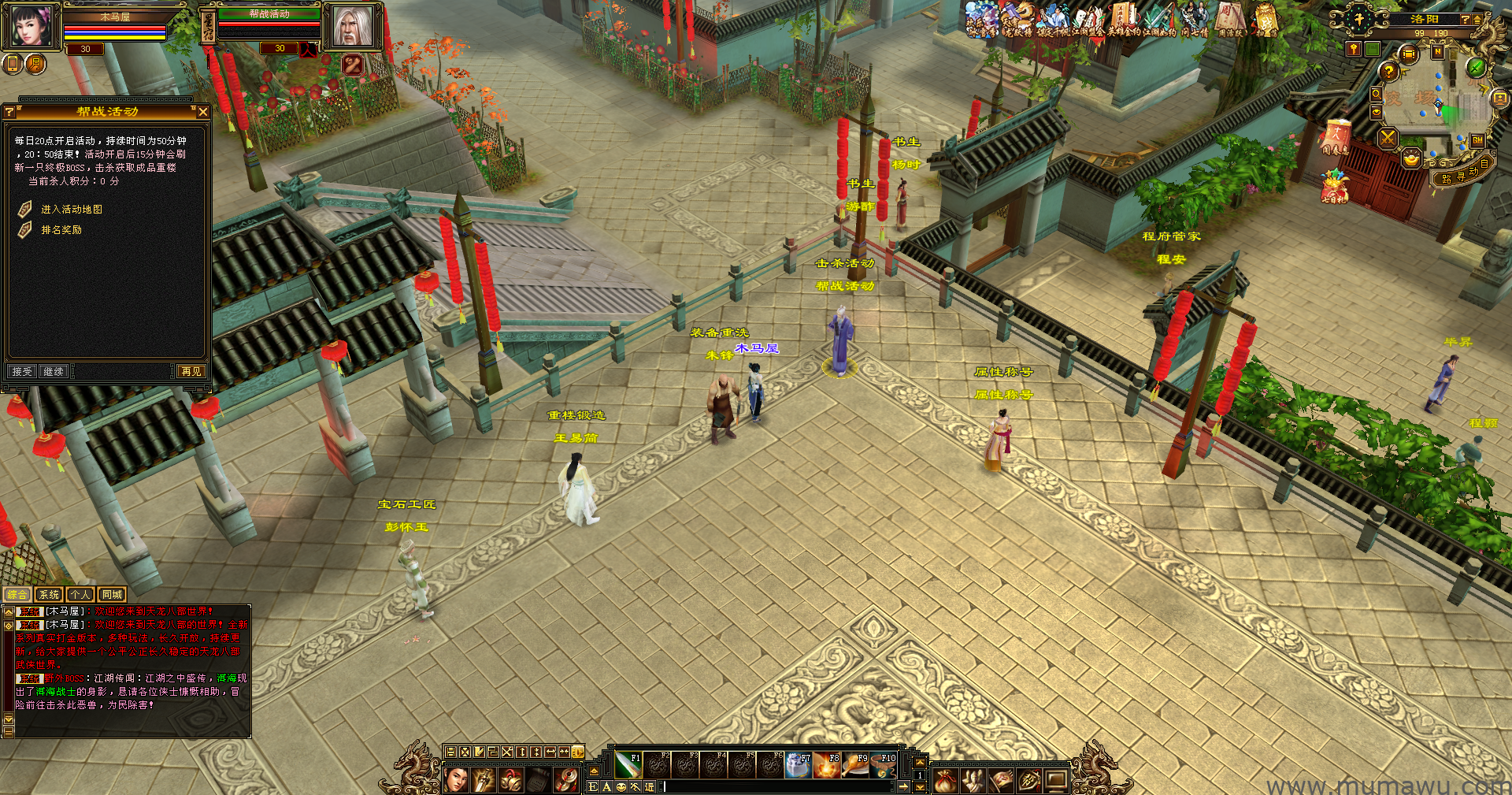Choose the 进入活动地图 dialogue option
This screenshot has width=1512, height=795.
(x=71, y=210)
